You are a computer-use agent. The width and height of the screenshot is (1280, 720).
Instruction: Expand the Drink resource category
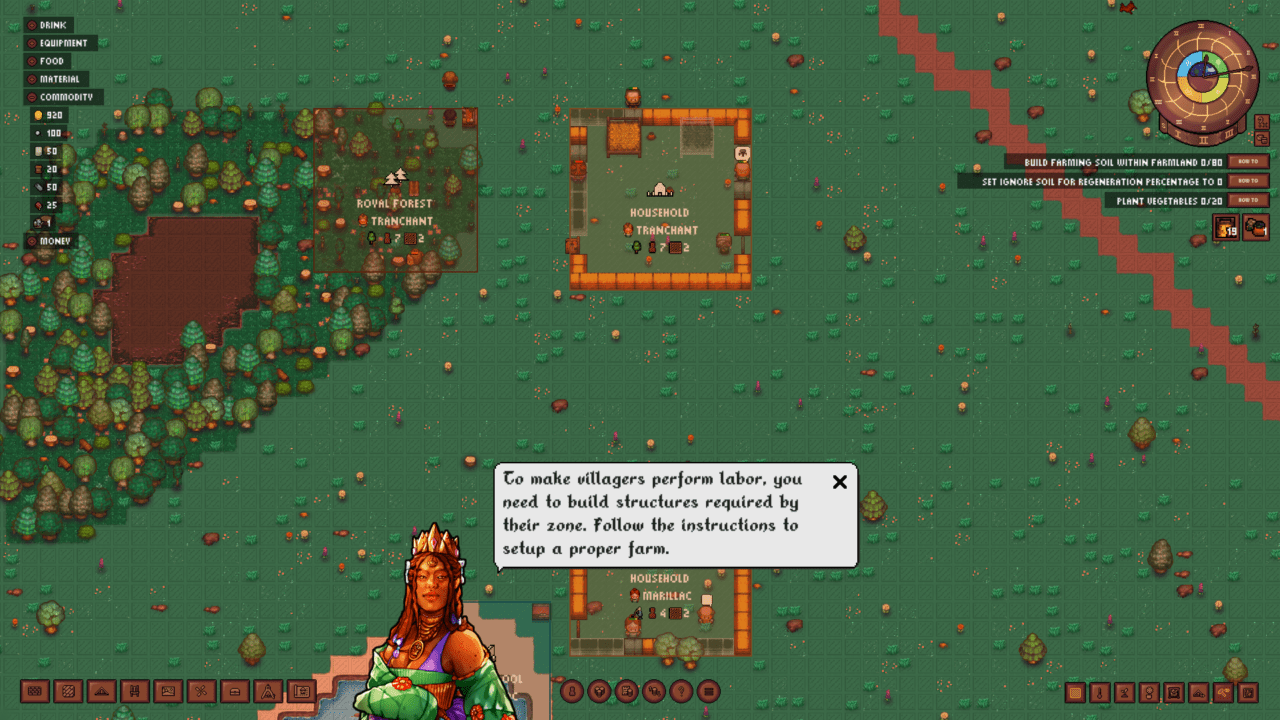32,25
